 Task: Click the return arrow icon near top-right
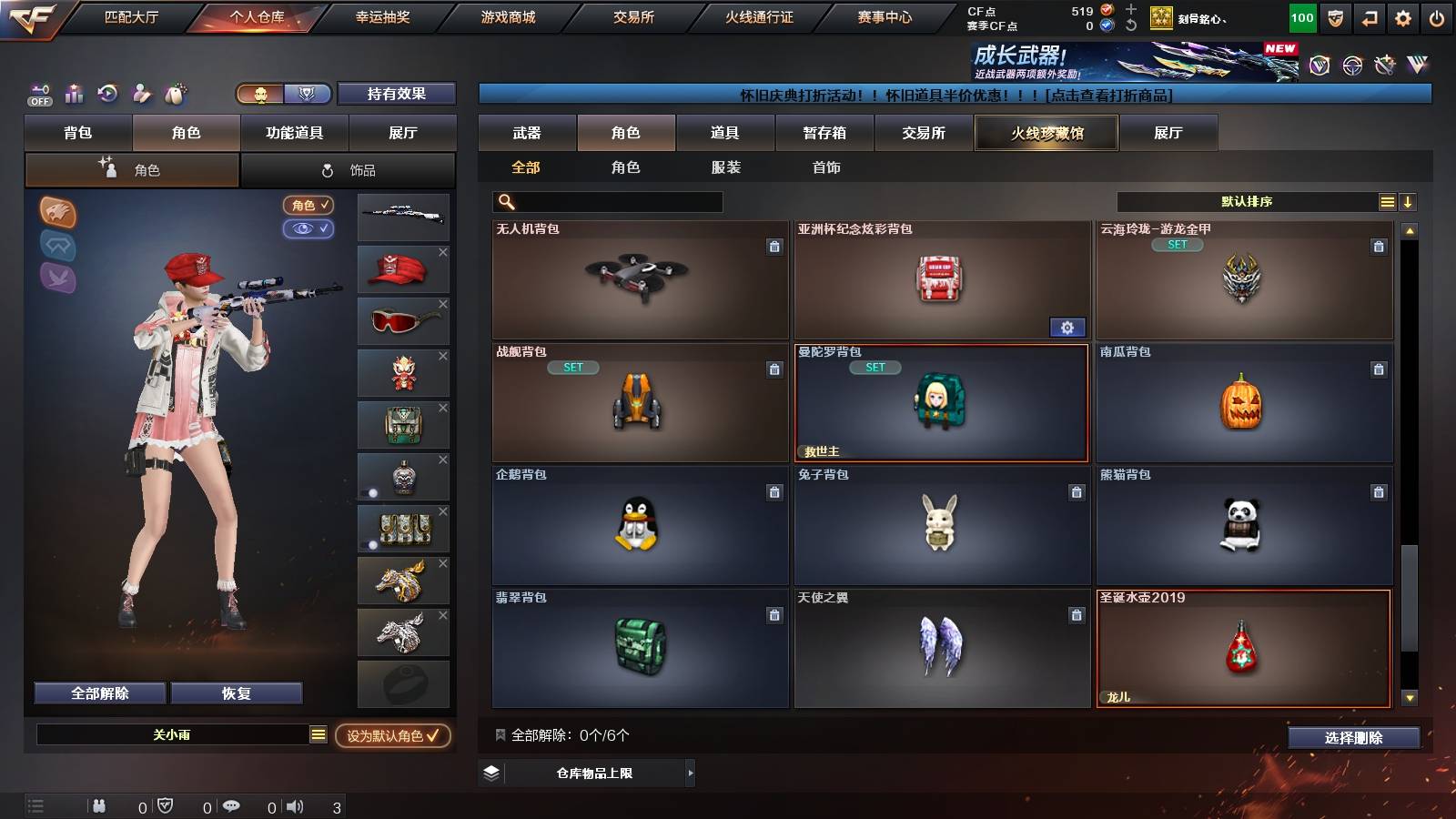tap(1368, 16)
